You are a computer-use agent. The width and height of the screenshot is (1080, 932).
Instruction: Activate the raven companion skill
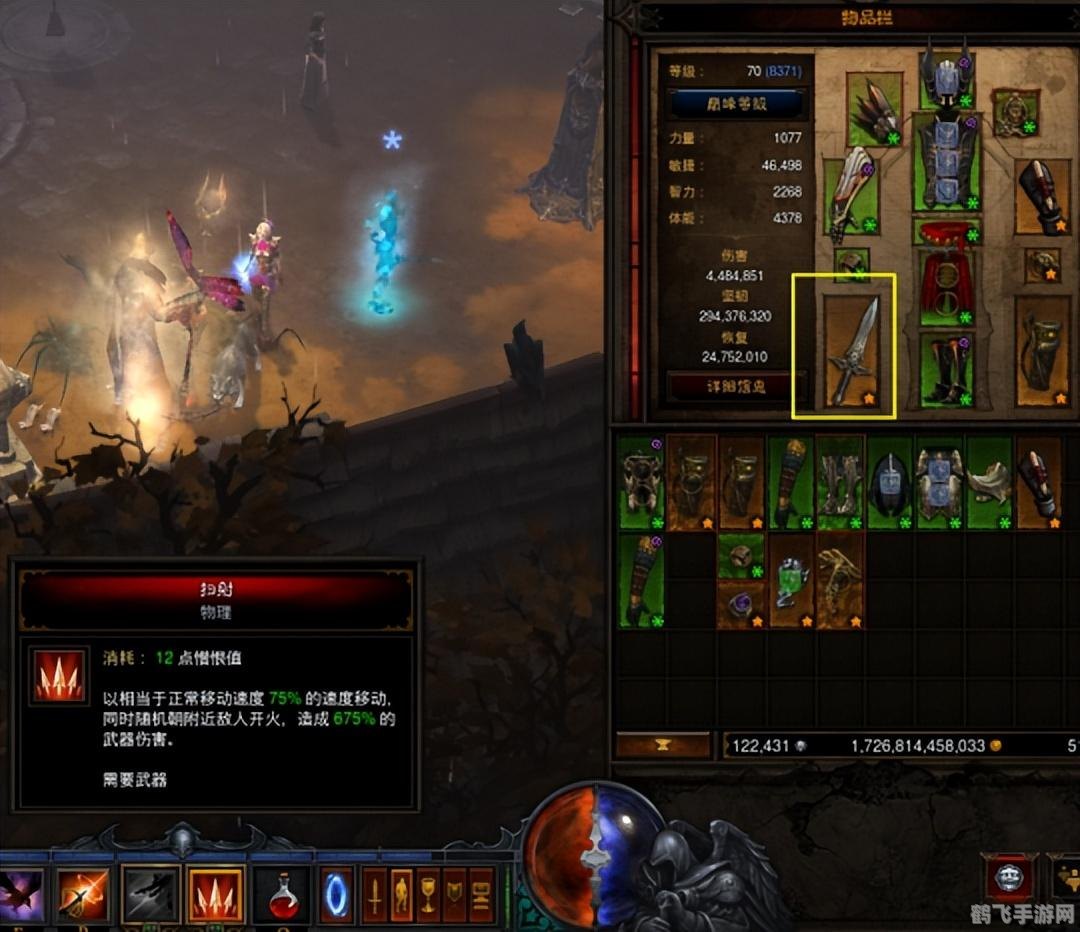click(x=21, y=894)
